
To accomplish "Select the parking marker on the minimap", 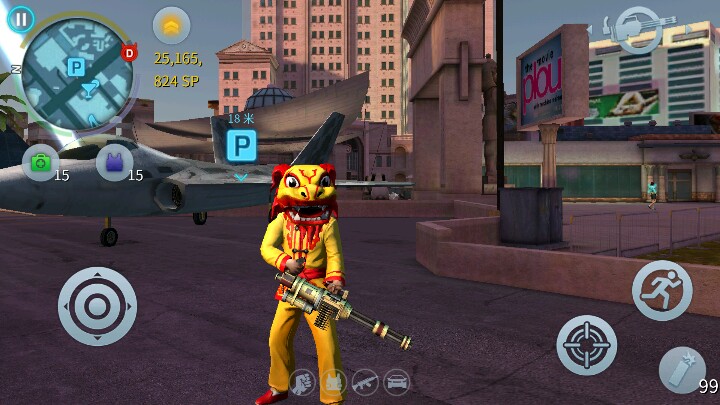I will coord(75,66).
